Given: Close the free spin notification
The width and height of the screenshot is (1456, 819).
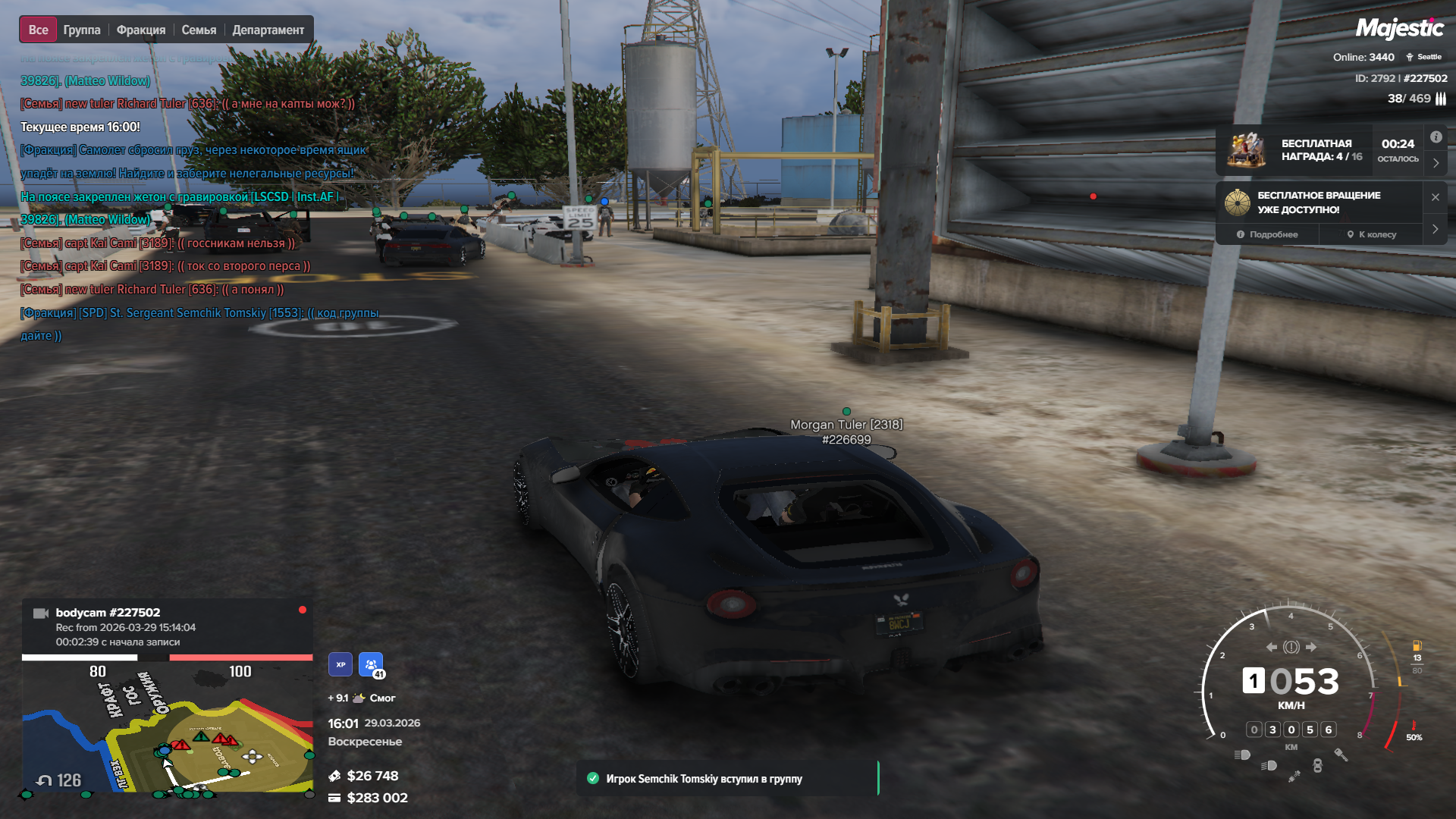Looking at the screenshot, I should coord(1435,197).
